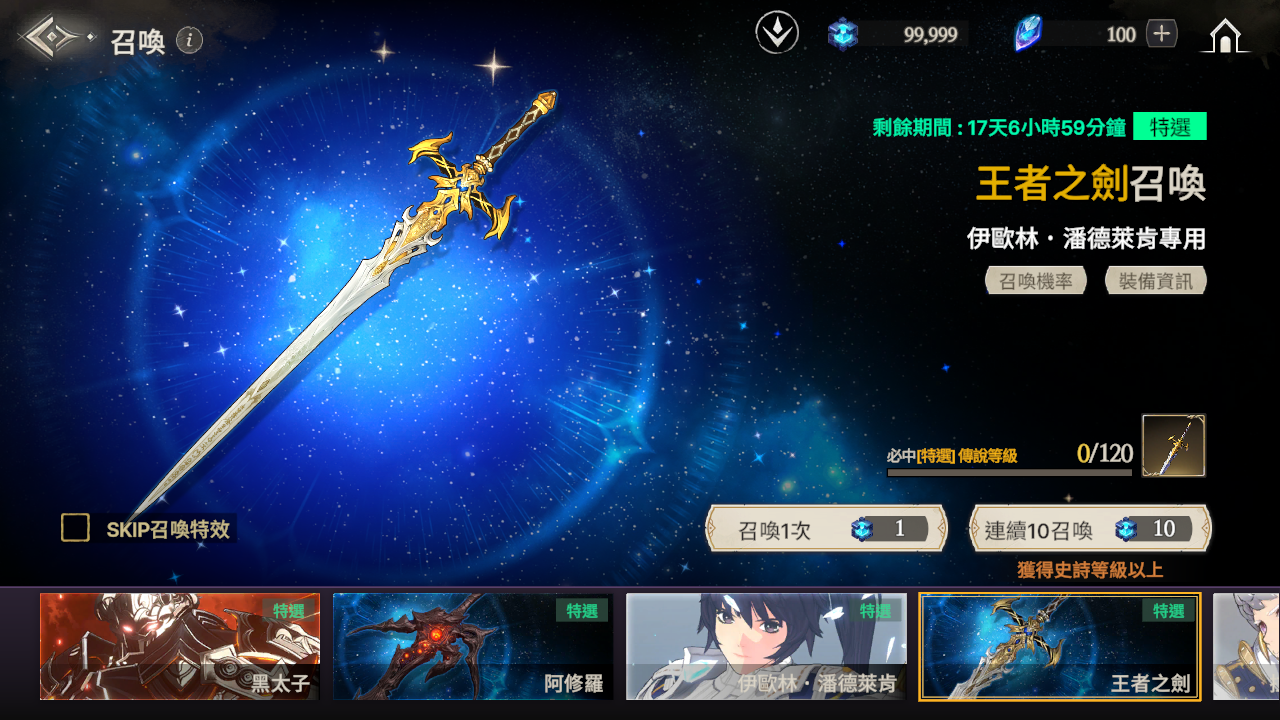The image size is (1280, 720).
Task: Toggle SKIP summon effect checkbox
Action: coord(76,528)
